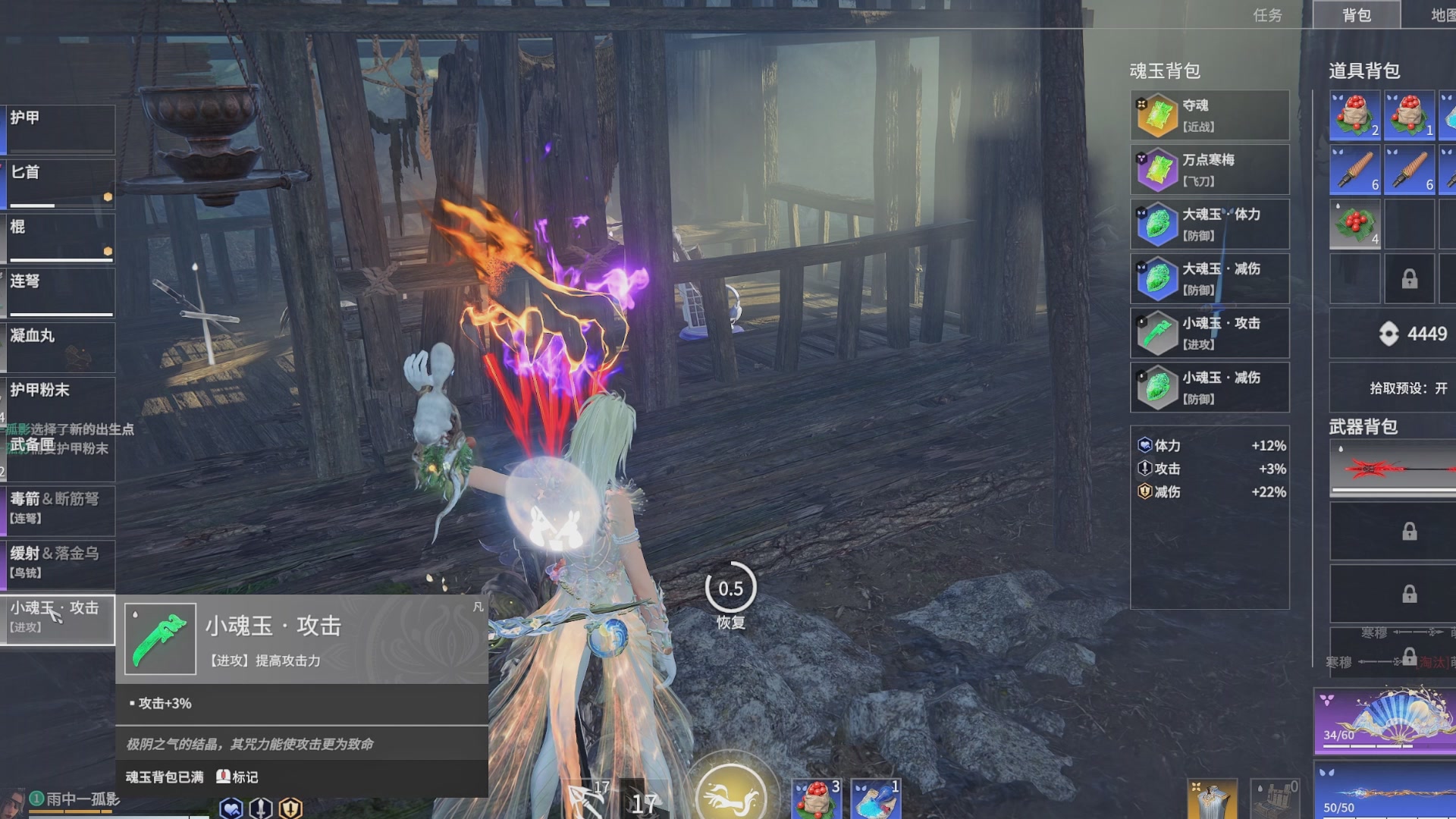Mark the item with 标记
Viewport: 1456px width, 819px height.
(238, 777)
